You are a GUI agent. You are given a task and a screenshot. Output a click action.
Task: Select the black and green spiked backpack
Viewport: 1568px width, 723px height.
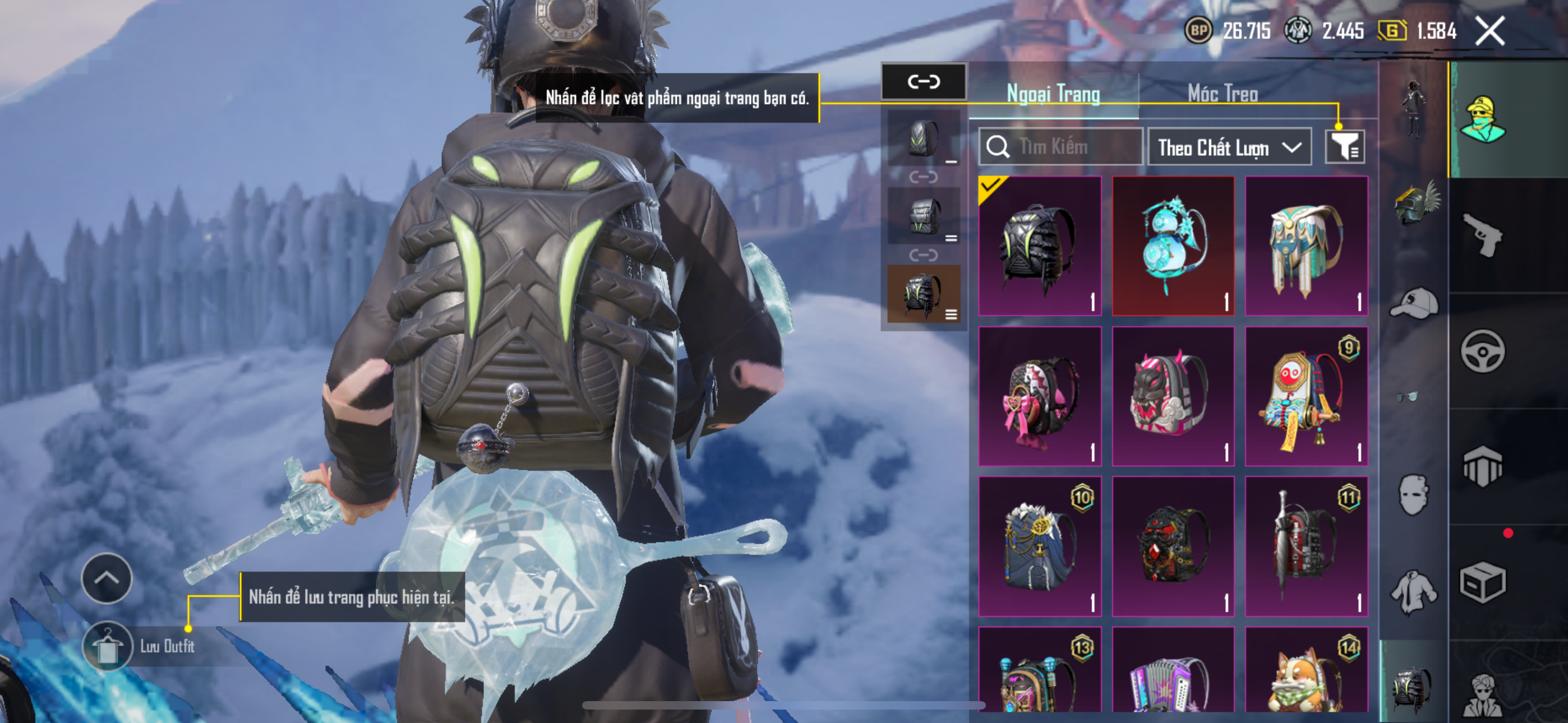coord(1040,247)
